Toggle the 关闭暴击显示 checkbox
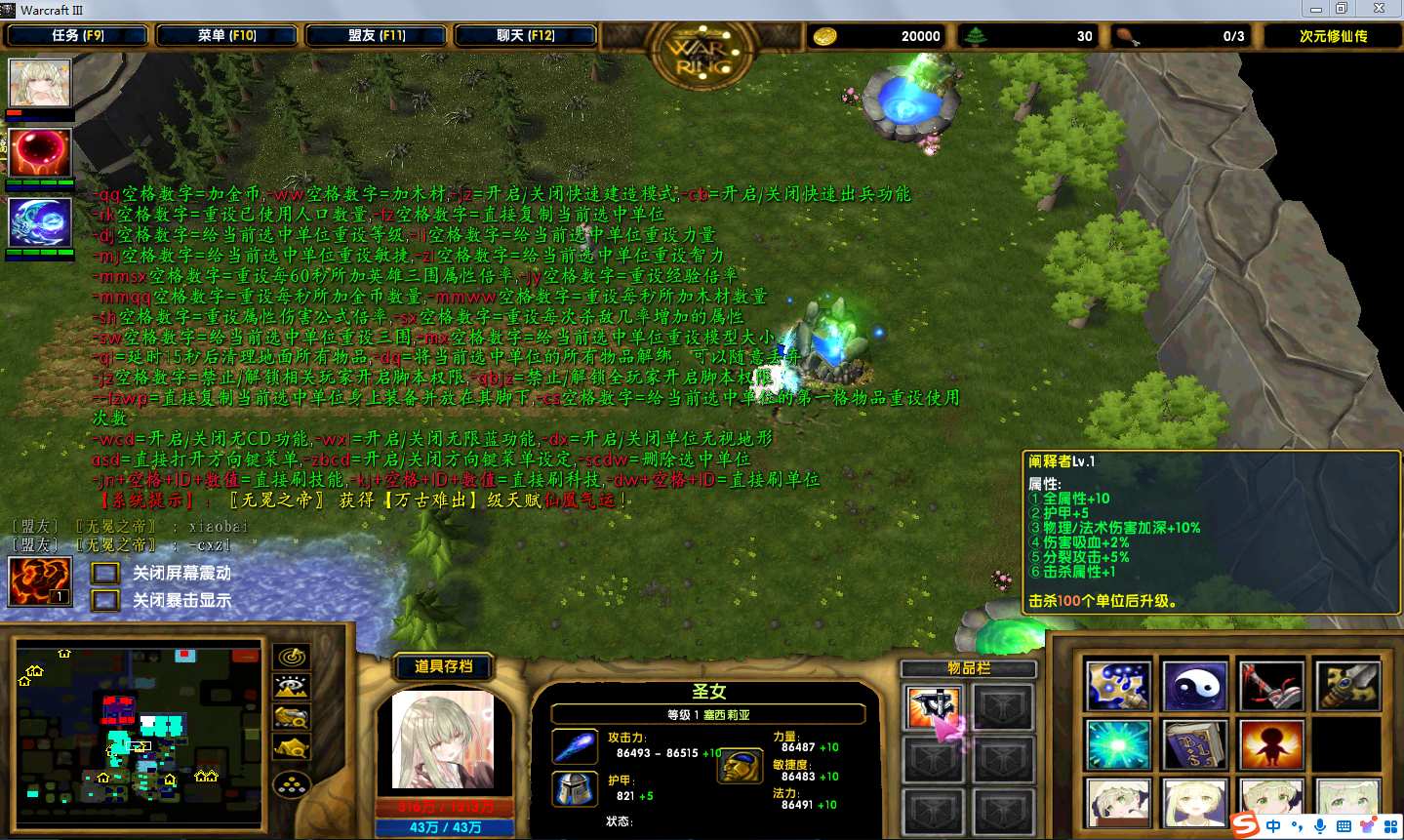This screenshot has width=1404, height=840. pyautogui.click(x=105, y=600)
